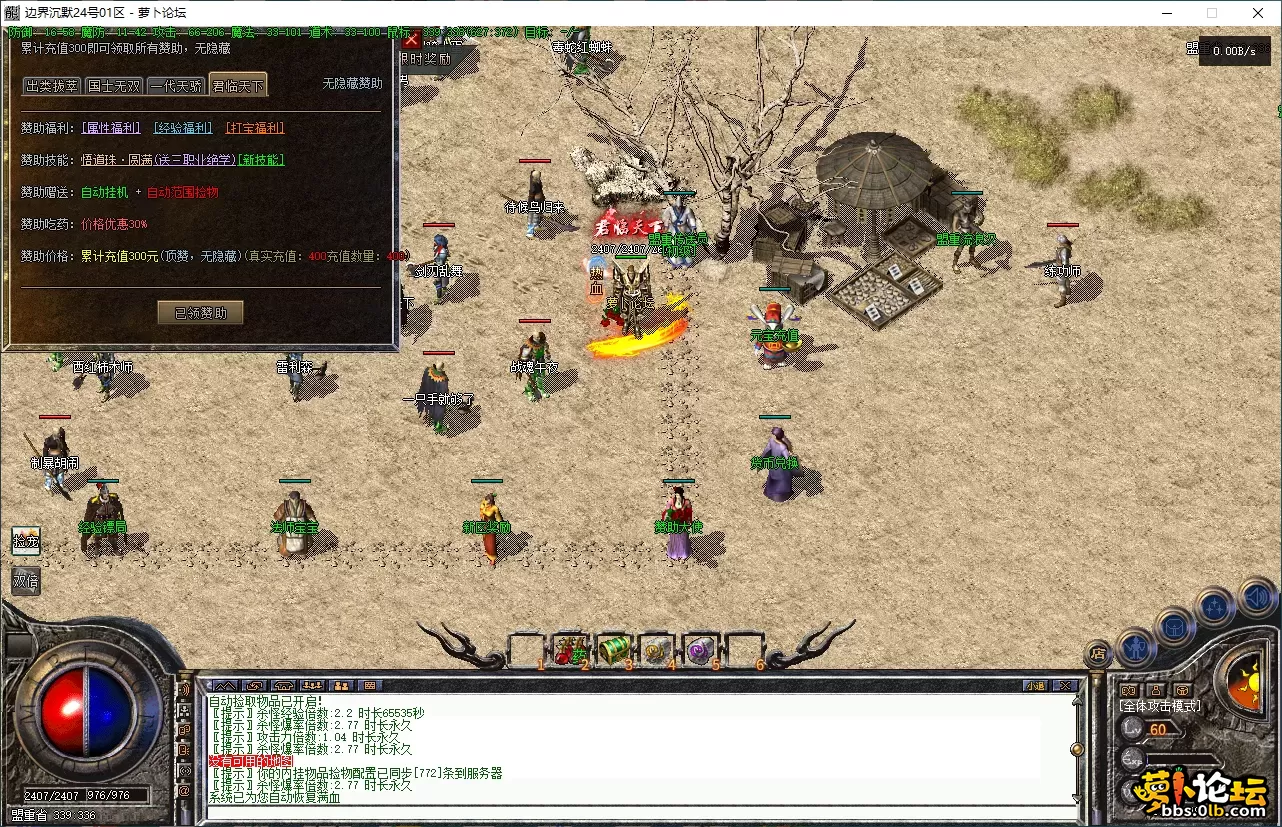View the 经验福利 link

(x=182, y=128)
